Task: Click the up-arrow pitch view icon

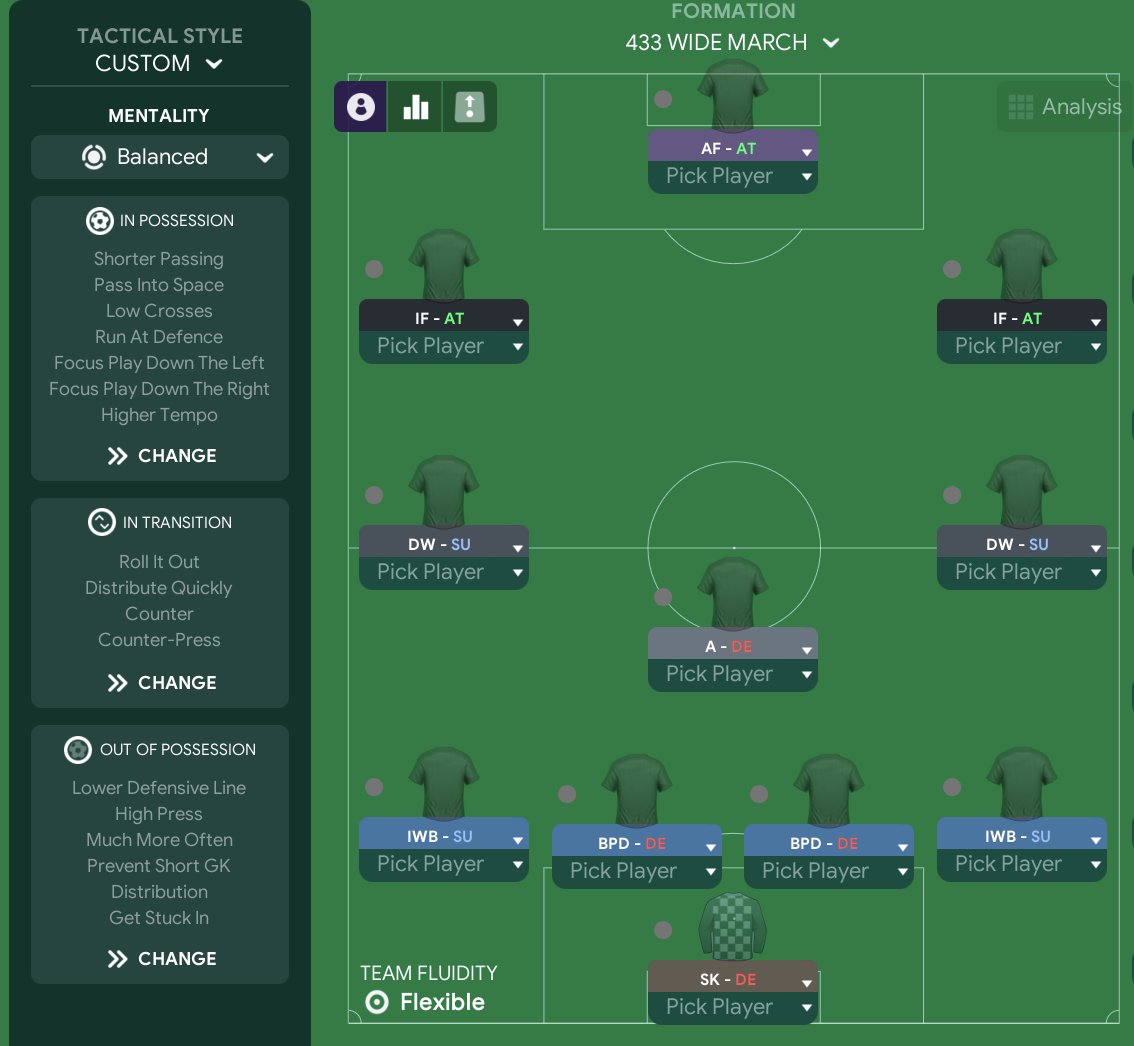Action: 469,107
